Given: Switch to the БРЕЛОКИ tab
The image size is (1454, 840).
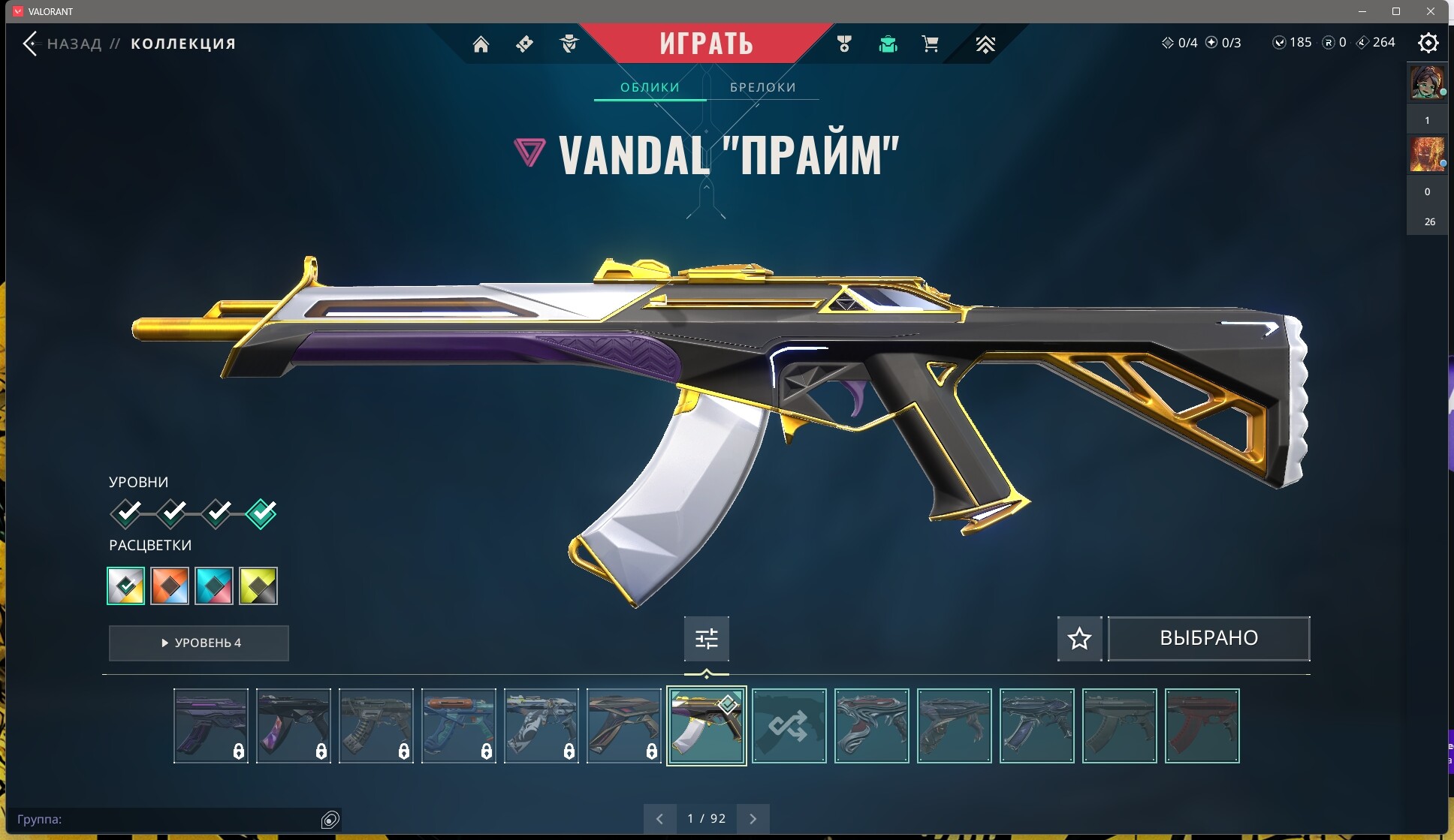Looking at the screenshot, I should pyautogui.click(x=762, y=86).
